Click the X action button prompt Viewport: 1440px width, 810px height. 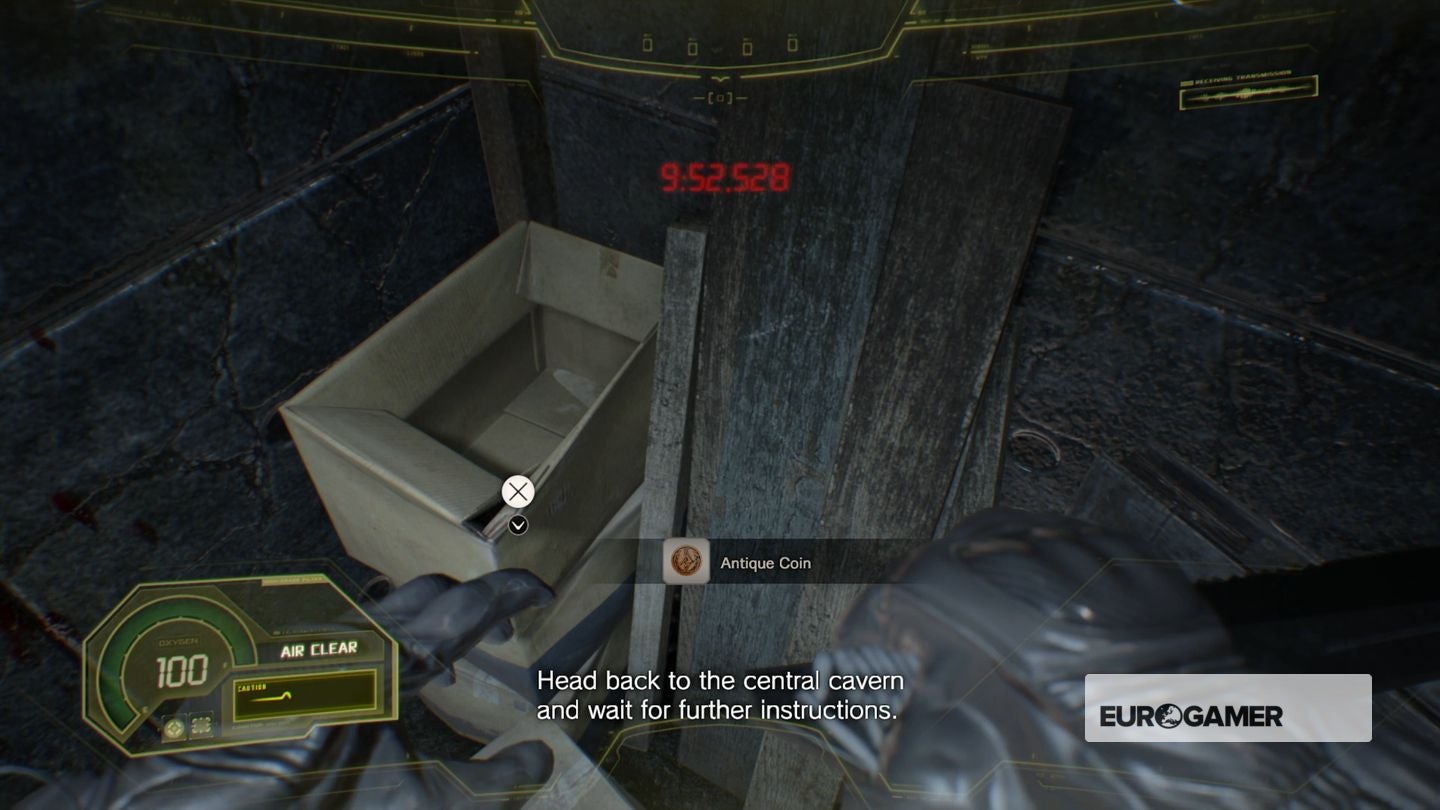point(517,491)
